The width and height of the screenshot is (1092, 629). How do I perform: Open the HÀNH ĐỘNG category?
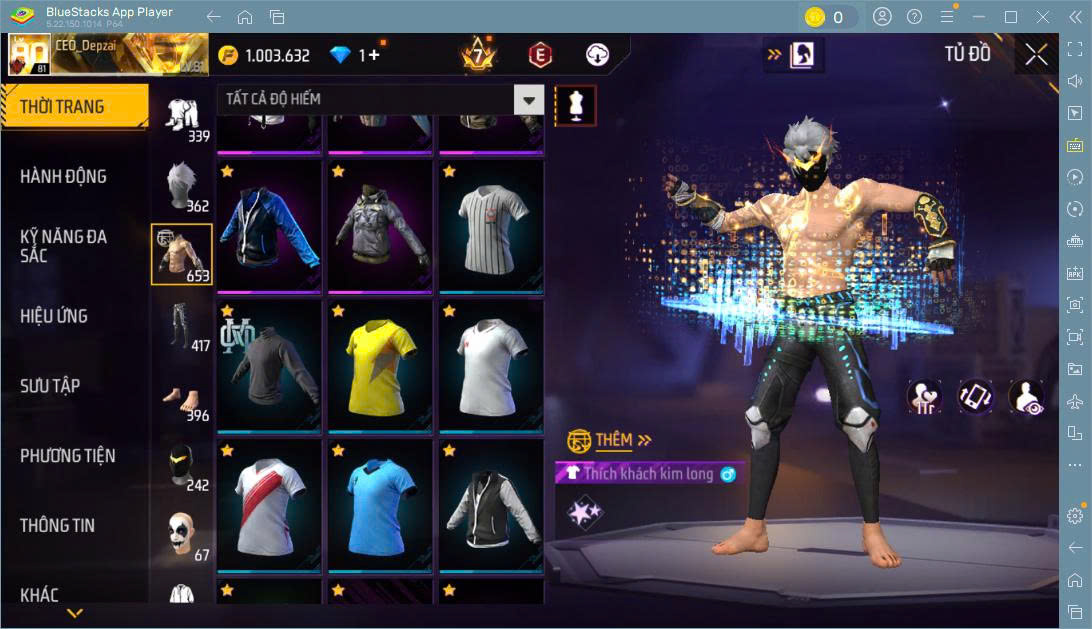[x=64, y=177]
